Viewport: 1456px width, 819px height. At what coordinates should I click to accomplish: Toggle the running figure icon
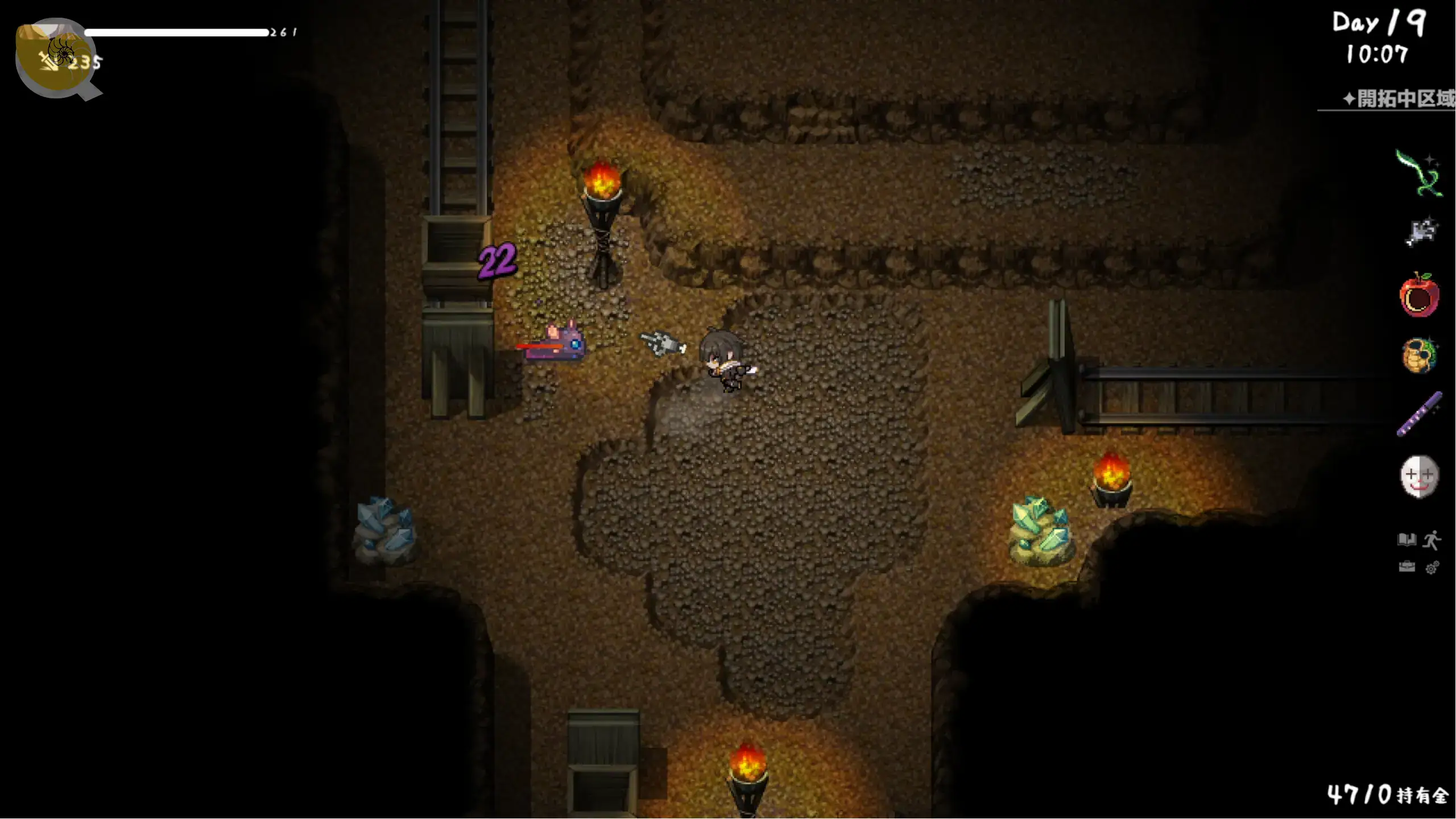(x=1432, y=540)
